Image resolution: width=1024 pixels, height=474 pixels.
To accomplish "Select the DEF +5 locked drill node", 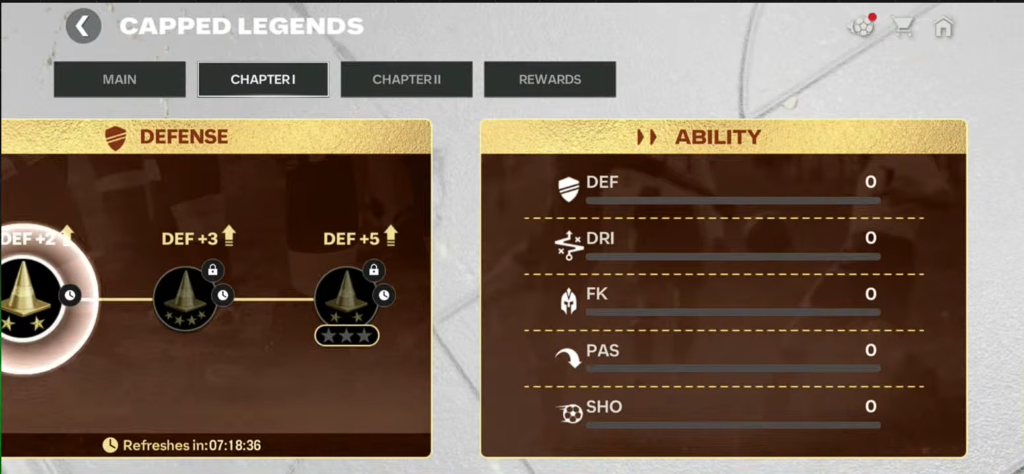I will 346,298.
